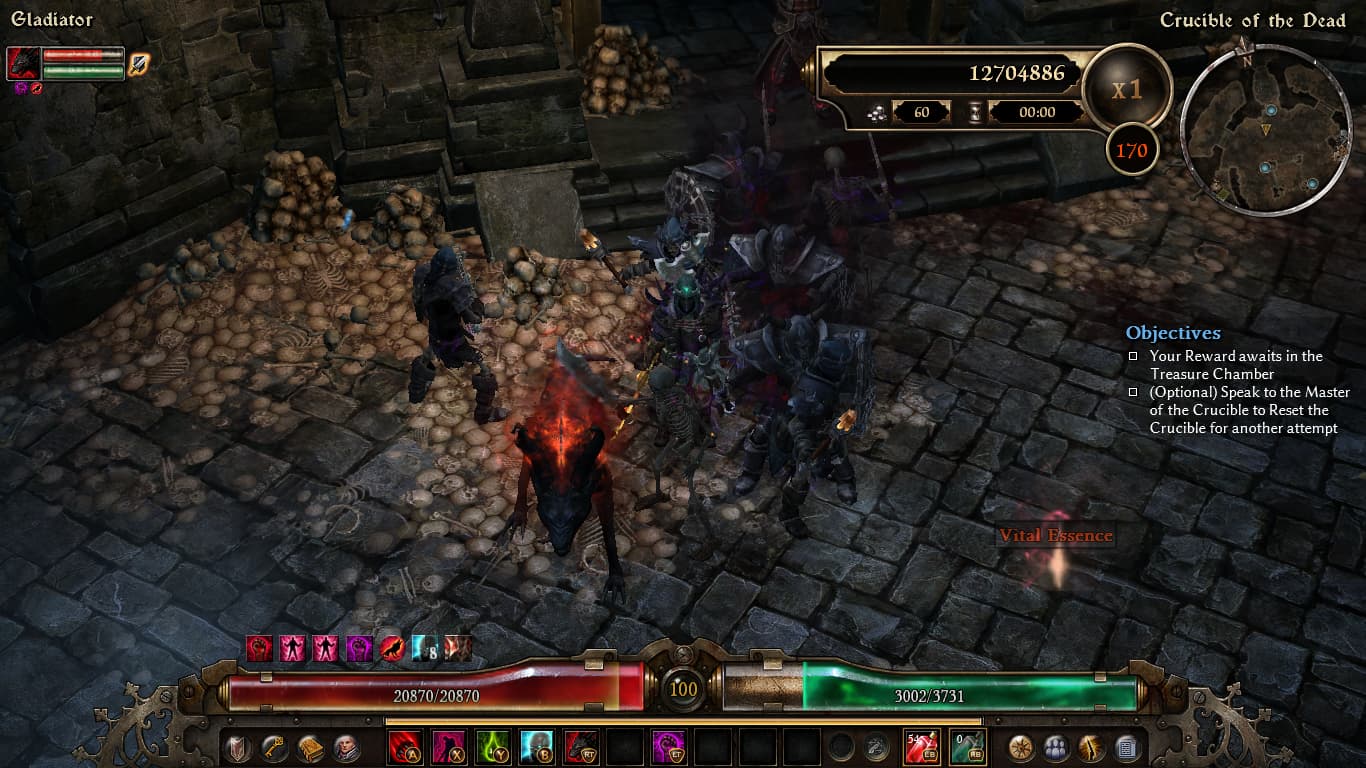Open the blue document menu icon

coord(1126,747)
